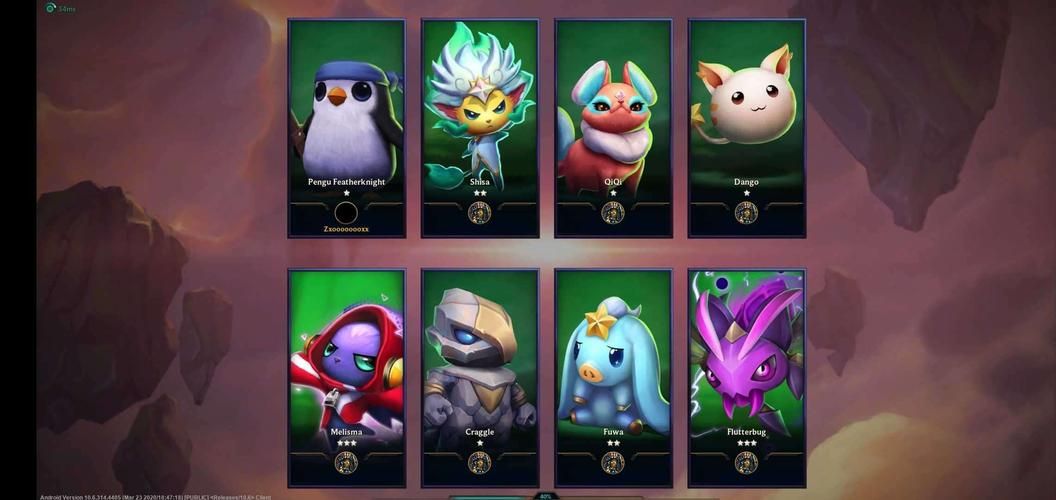Select the Pengu Featherknight card
This screenshot has width=1056, height=500.
click(346, 128)
